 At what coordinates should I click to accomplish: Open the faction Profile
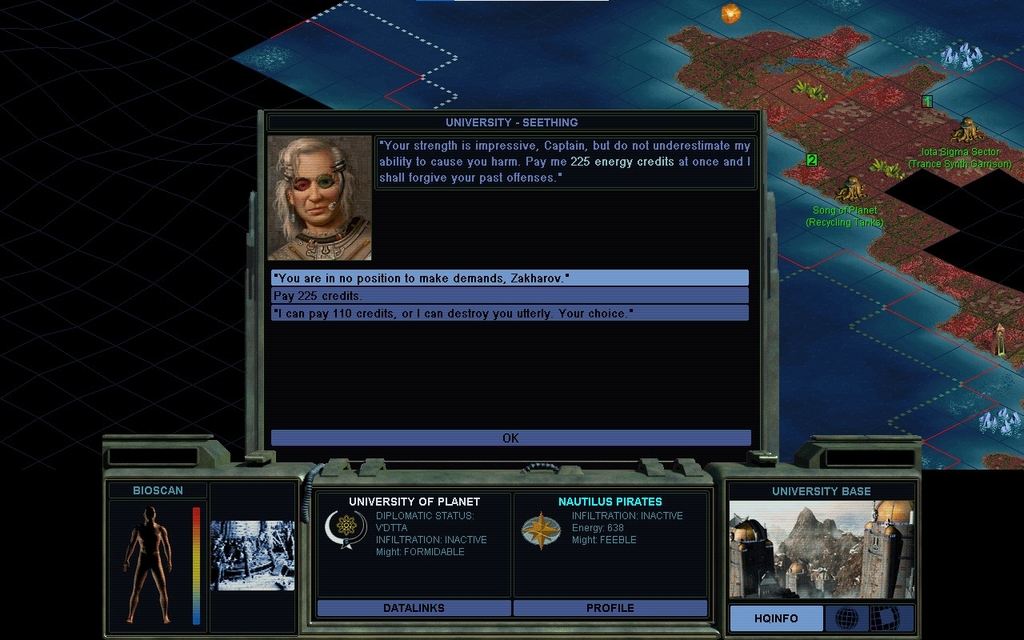click(x=610, y=608)
